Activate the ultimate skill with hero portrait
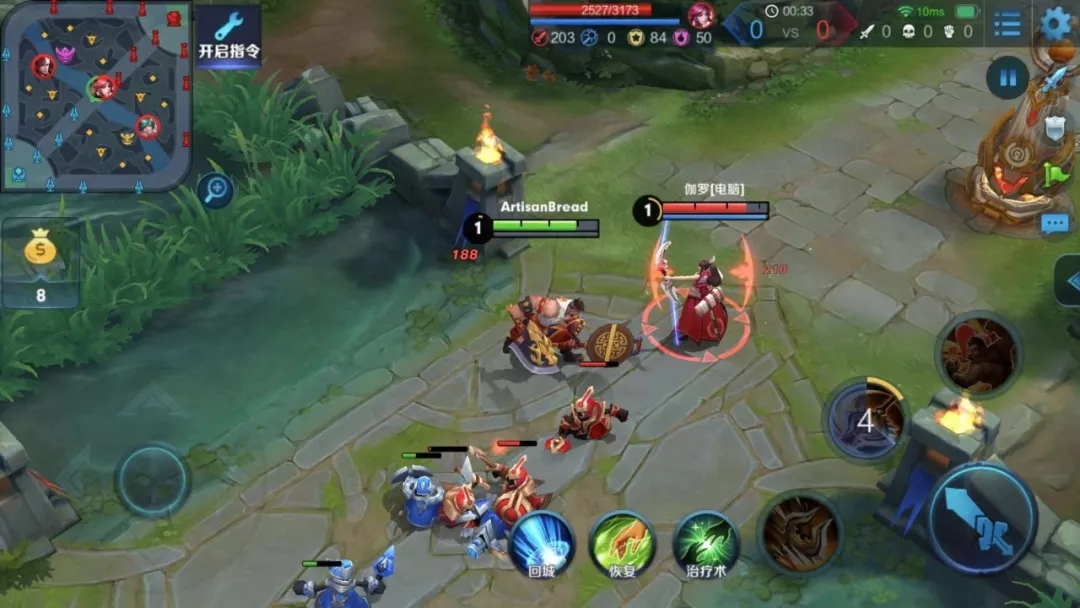Image resolution: width=1080 pixels, height=608 pixels. click(x=977, y=353)
